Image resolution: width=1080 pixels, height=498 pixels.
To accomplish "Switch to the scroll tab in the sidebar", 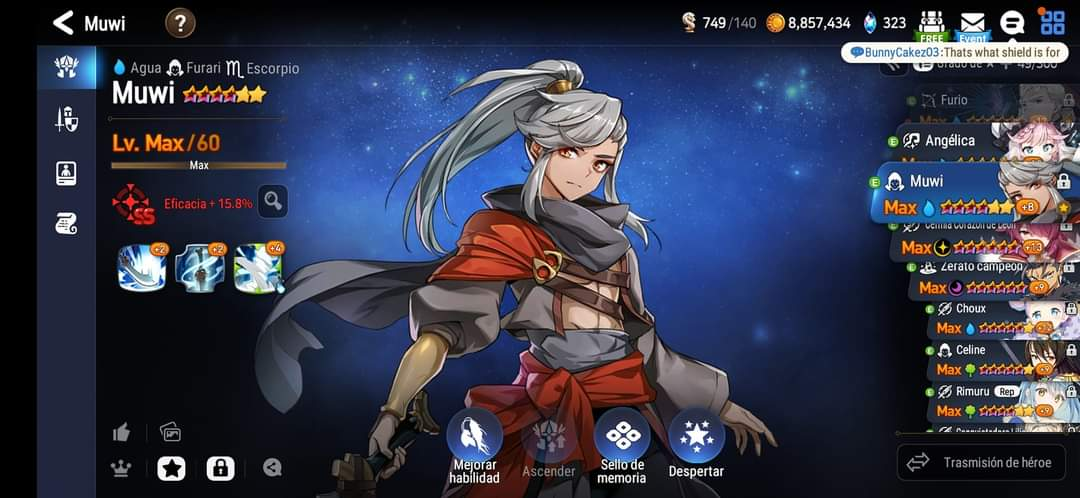I will [x=66, y=224].
